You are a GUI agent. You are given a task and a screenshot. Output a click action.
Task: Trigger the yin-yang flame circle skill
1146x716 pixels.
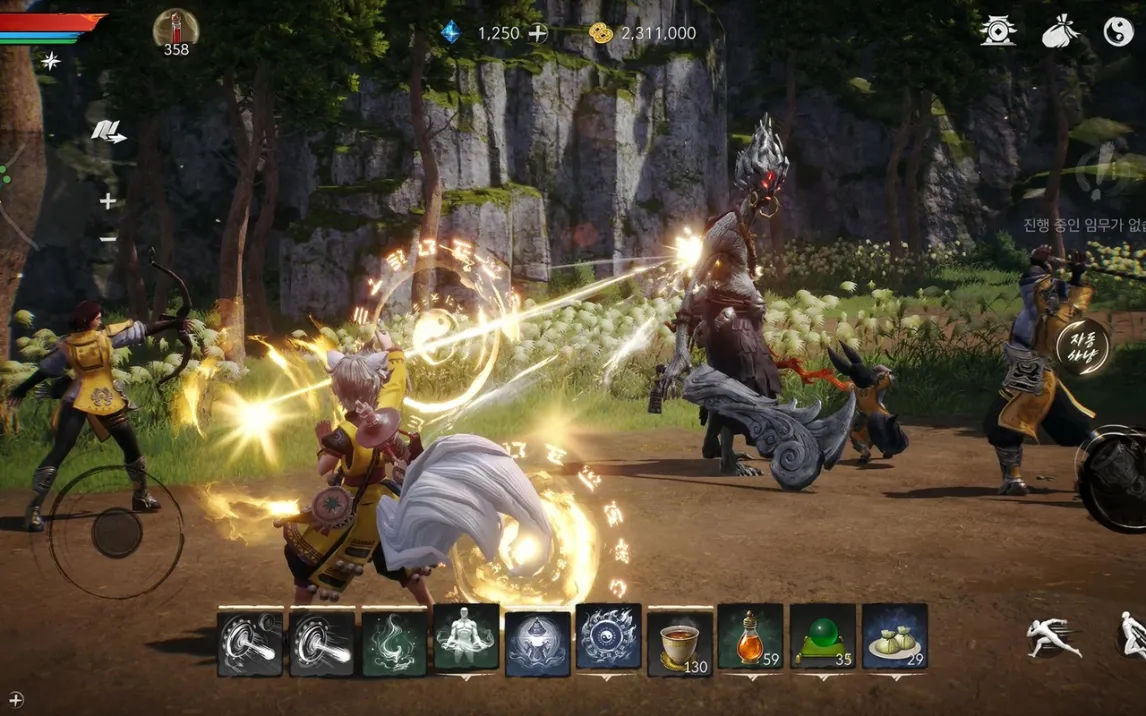click(x=609, y=637)
